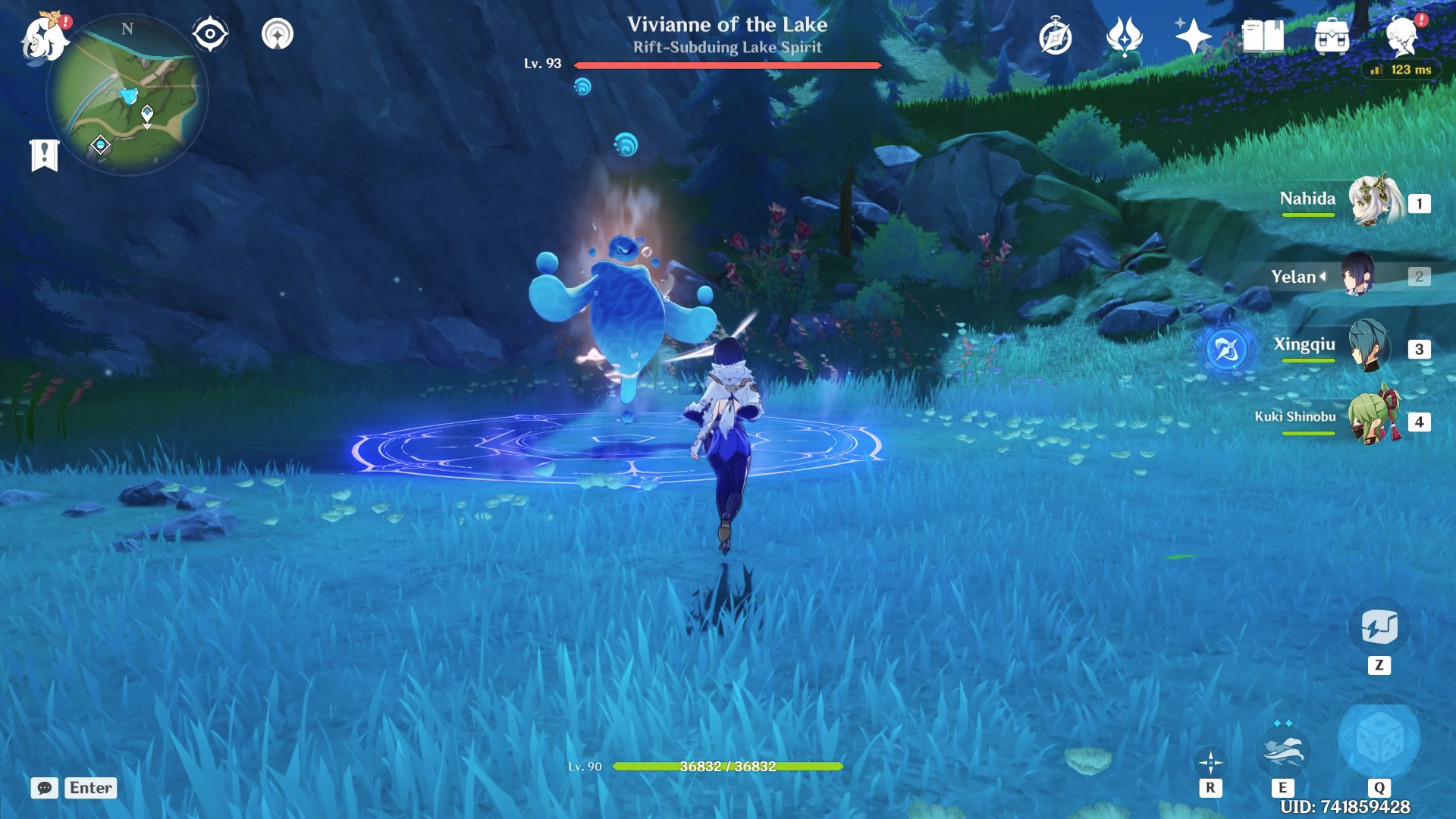Toggle the eye-shaped elemental sight icon
The height and width of the screenshot is (819, 1456).
[x=209, y=34]
